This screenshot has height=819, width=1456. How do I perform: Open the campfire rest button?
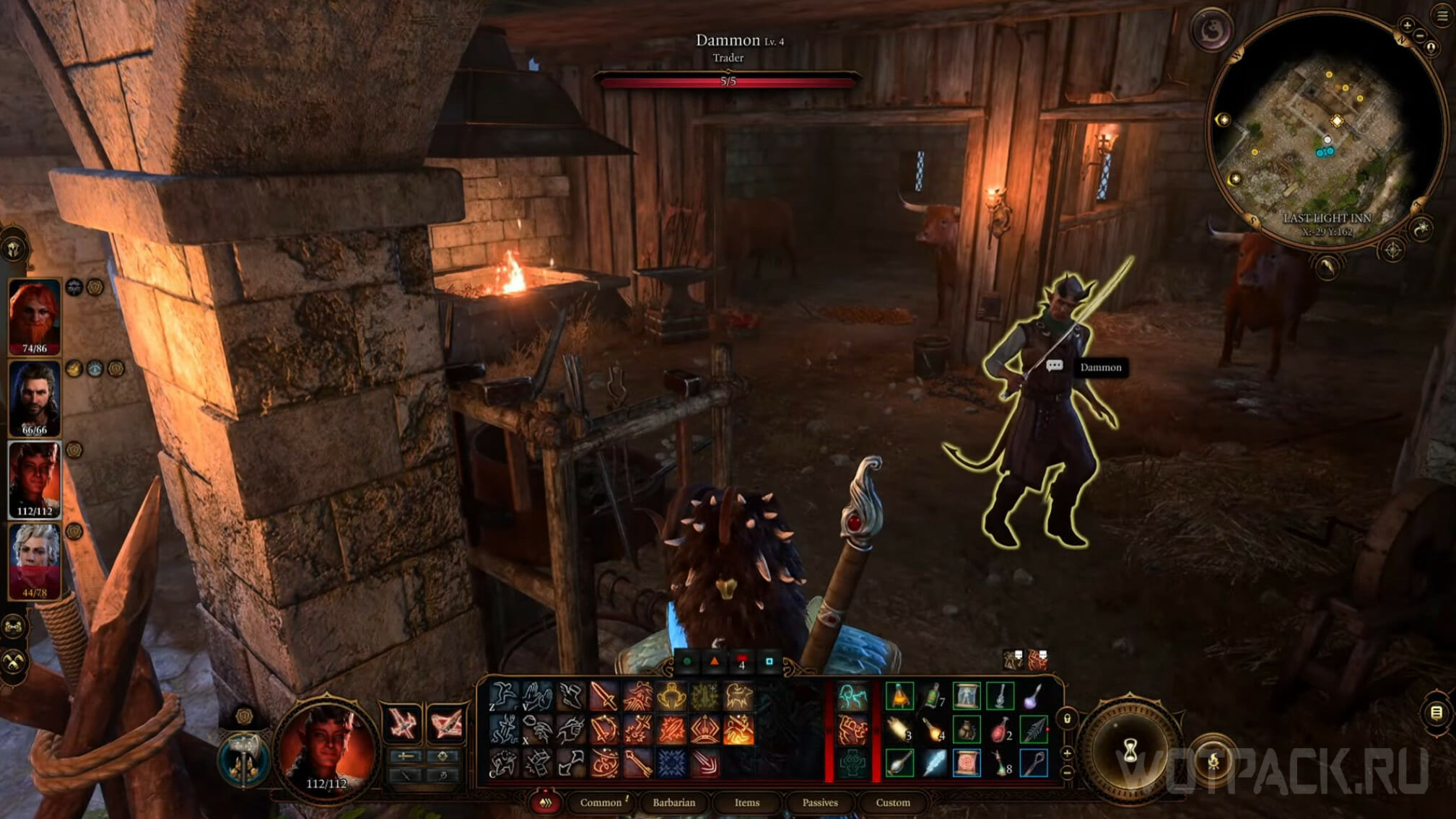pos(1213,761)
